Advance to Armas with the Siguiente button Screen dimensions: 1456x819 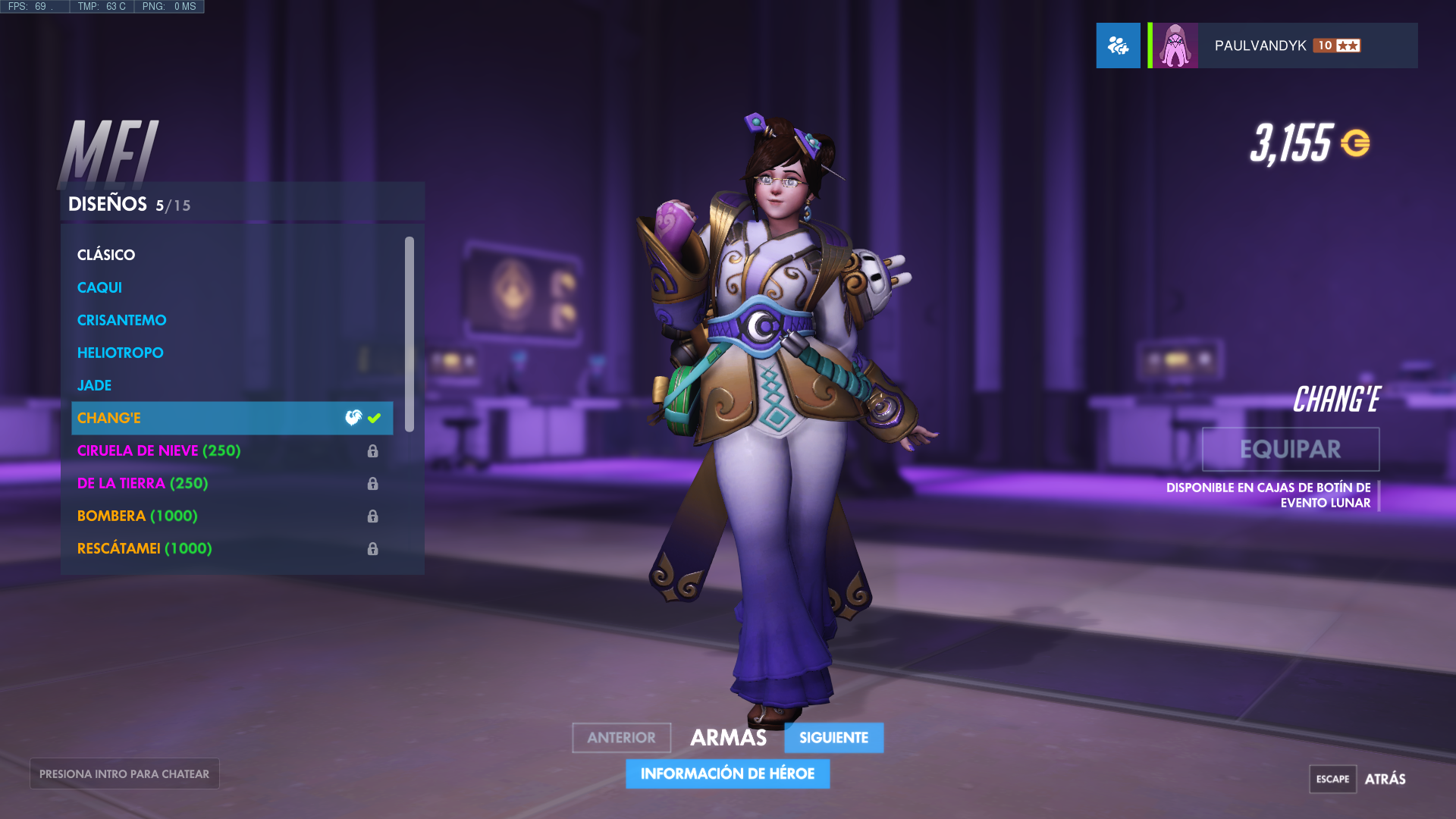833,737
